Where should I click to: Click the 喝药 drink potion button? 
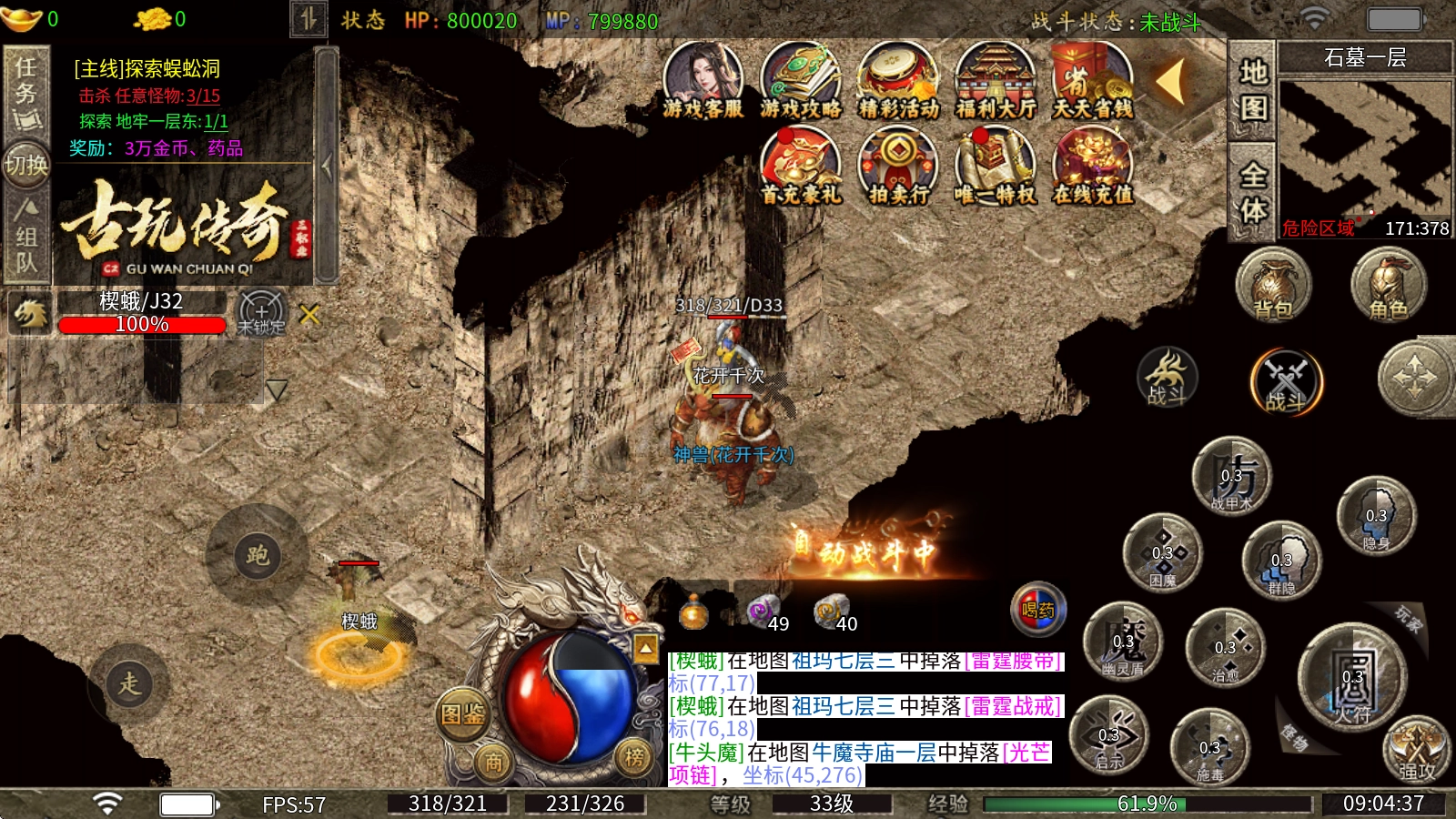coord(1037,609)
